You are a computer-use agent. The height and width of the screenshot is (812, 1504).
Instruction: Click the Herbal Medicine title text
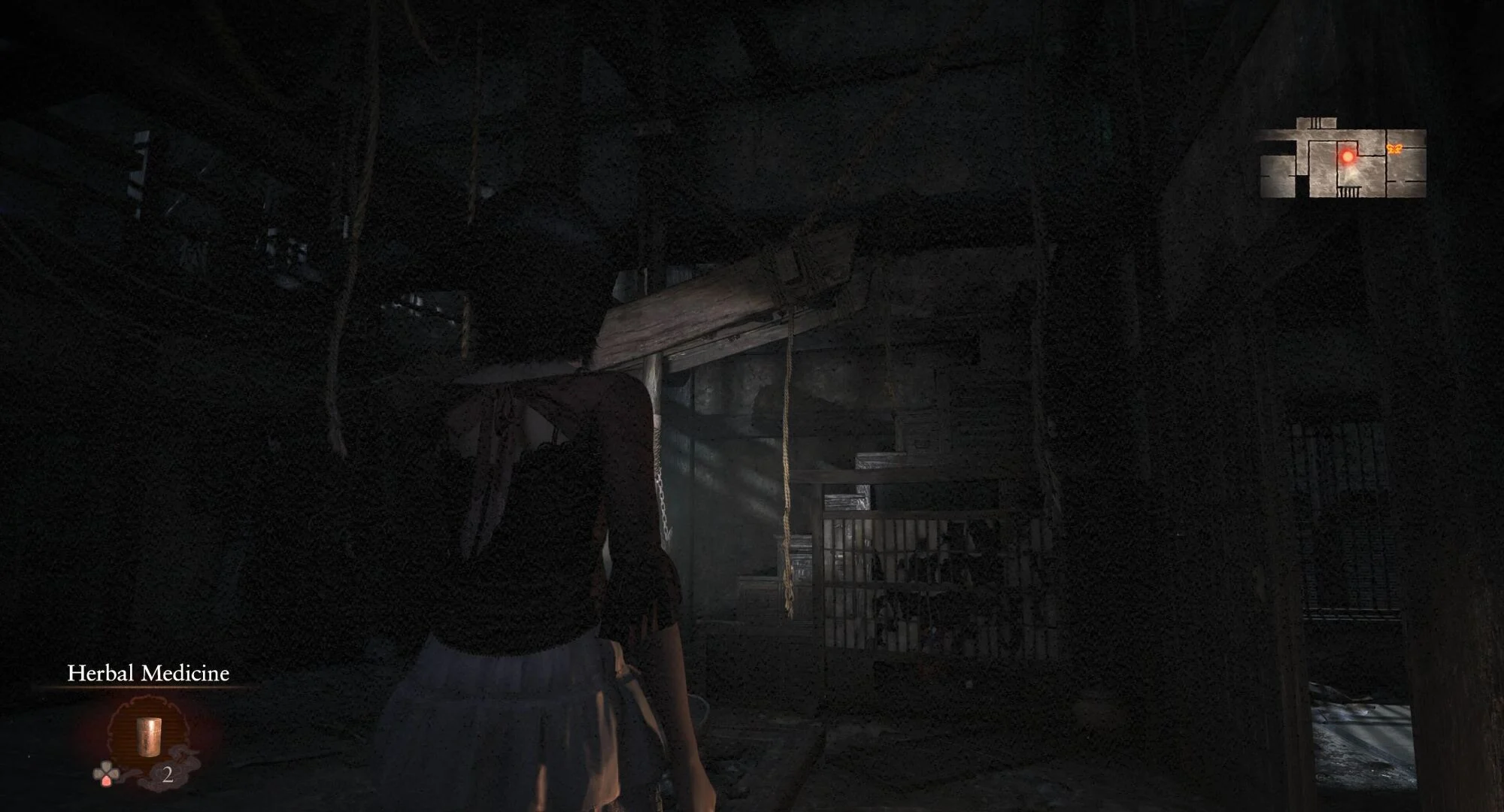point(149,674)
